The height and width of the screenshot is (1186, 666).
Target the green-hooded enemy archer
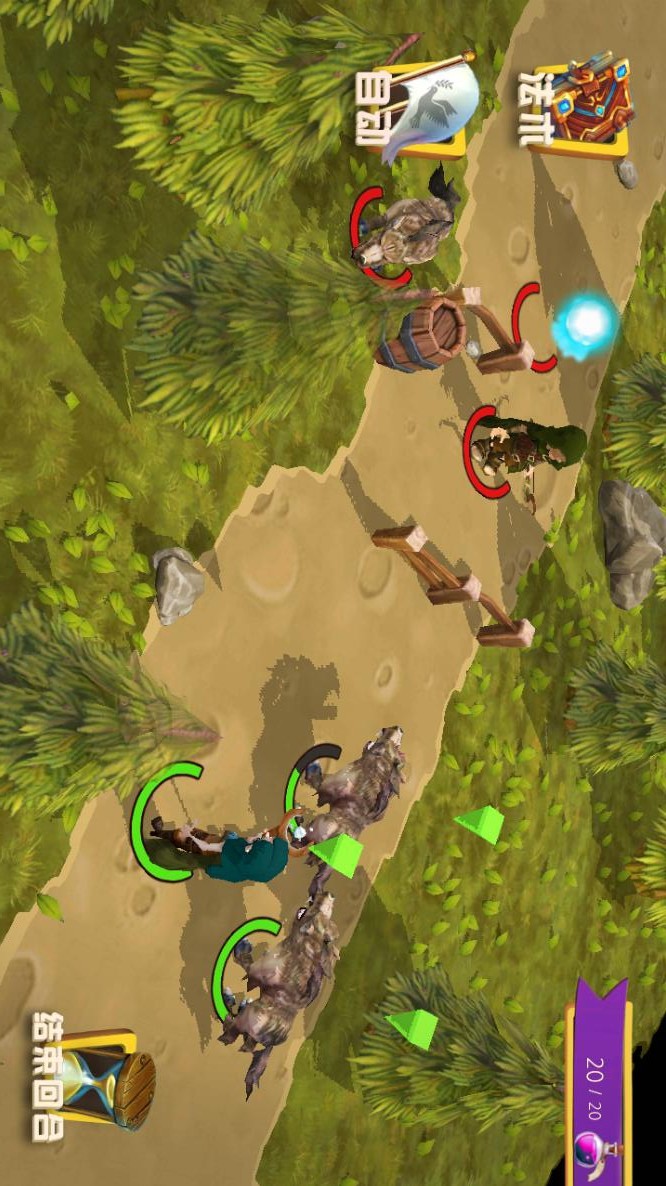[x=524, y=449]
